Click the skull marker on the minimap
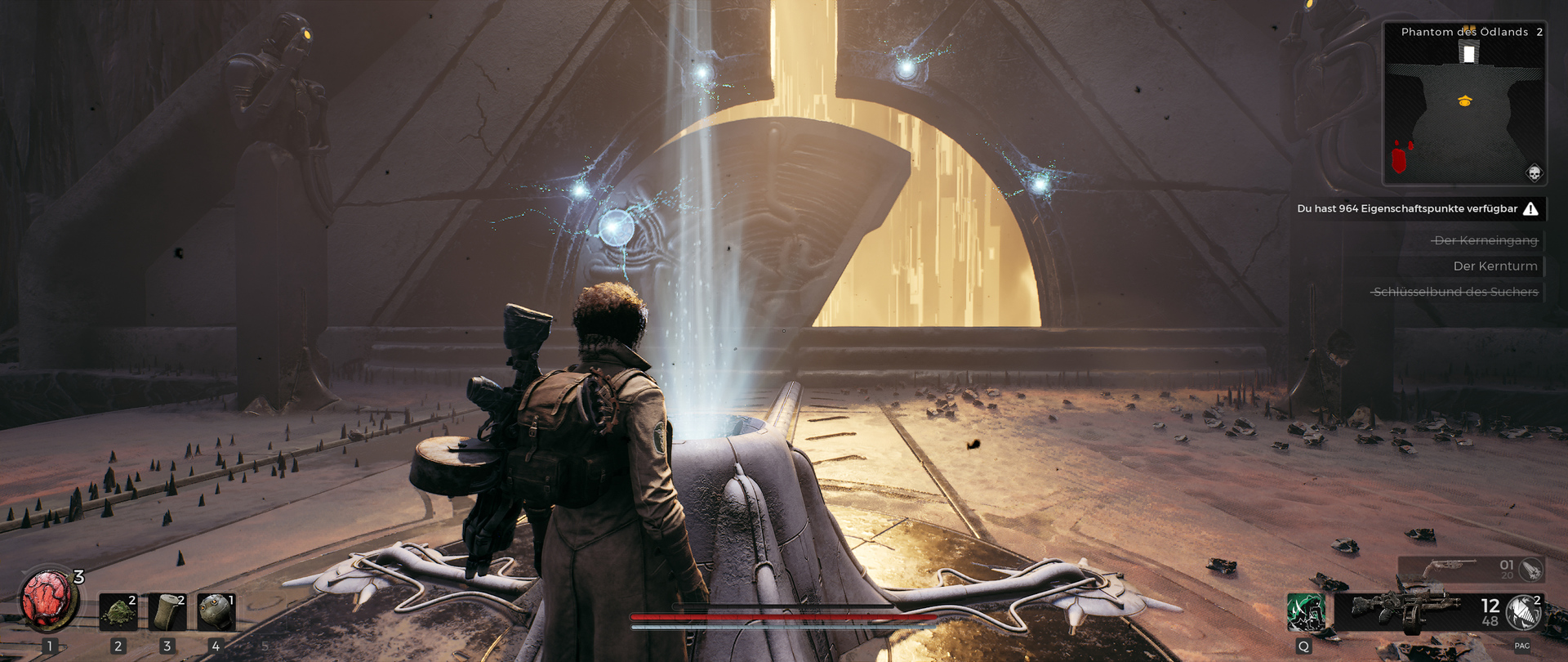The image size is (1568, 662). point(1534,173)
